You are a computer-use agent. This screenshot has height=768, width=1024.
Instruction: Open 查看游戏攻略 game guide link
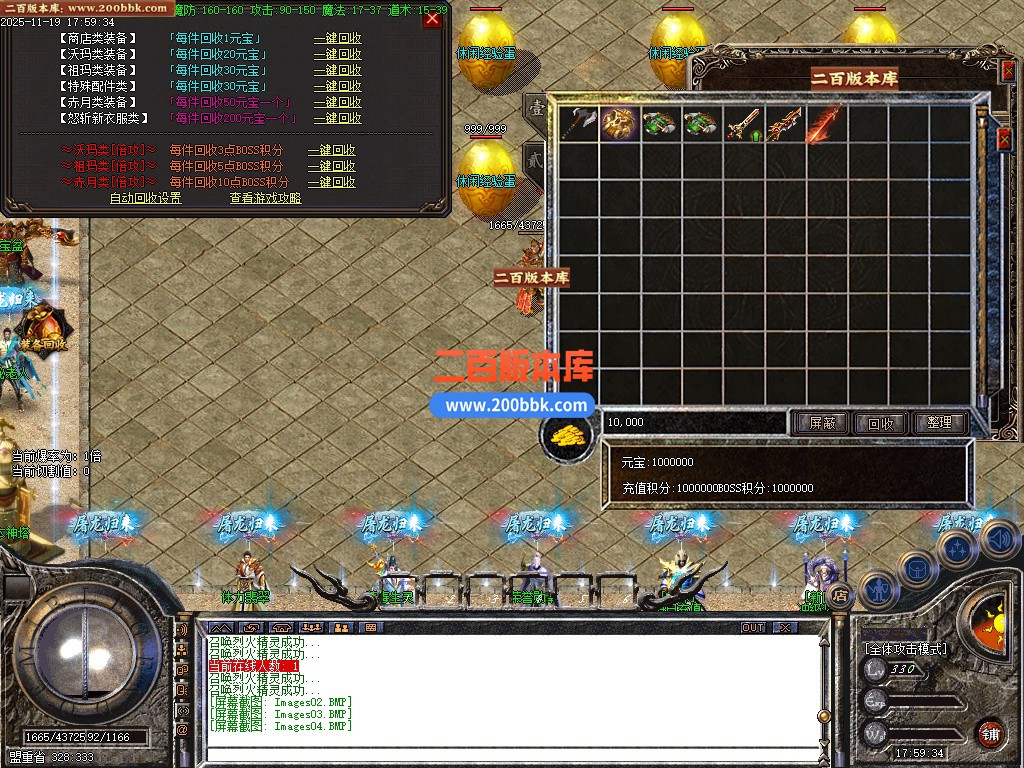[265, 198]
